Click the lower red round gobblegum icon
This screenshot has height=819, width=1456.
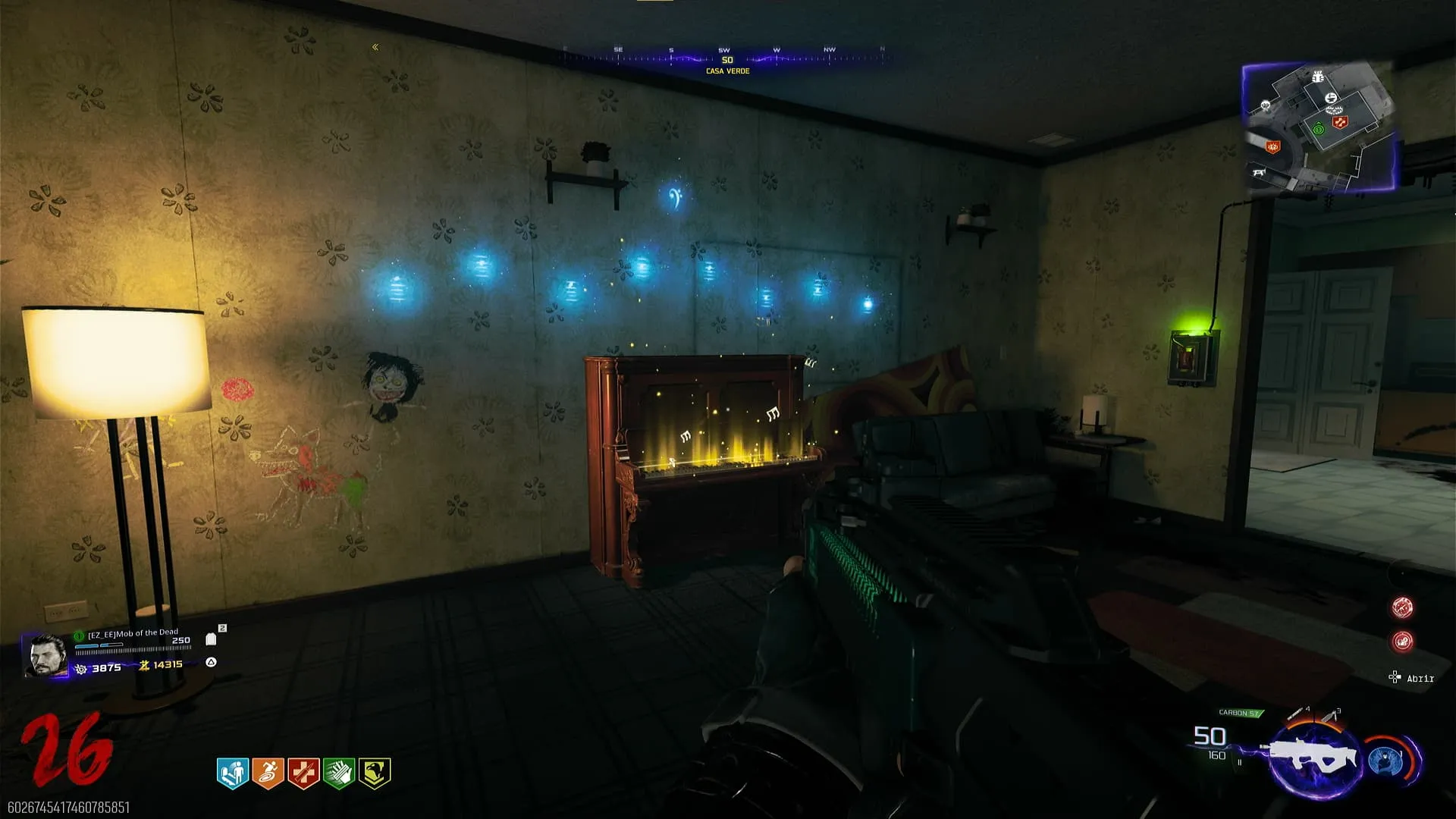1402,642
